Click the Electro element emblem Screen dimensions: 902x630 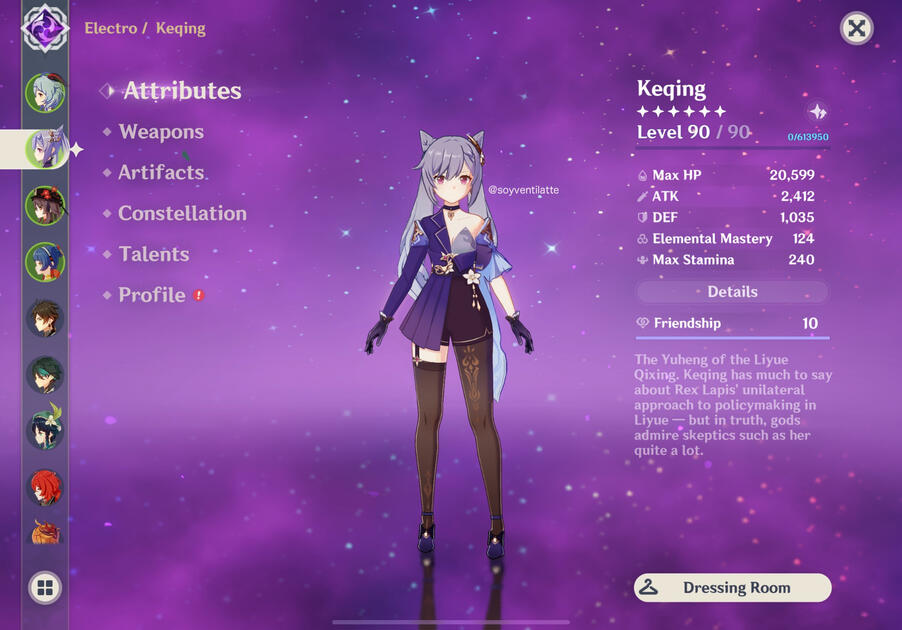(x=45, y=25)
